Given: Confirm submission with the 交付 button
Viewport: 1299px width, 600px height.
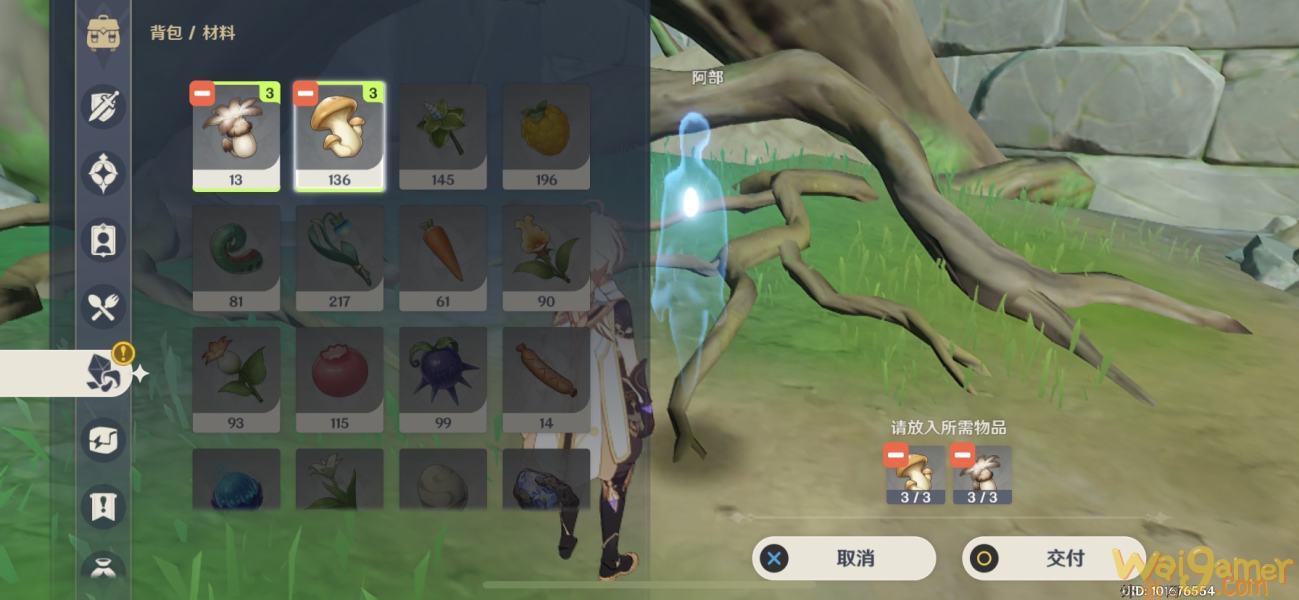Looking at the screenshot, I should 1053,558.
